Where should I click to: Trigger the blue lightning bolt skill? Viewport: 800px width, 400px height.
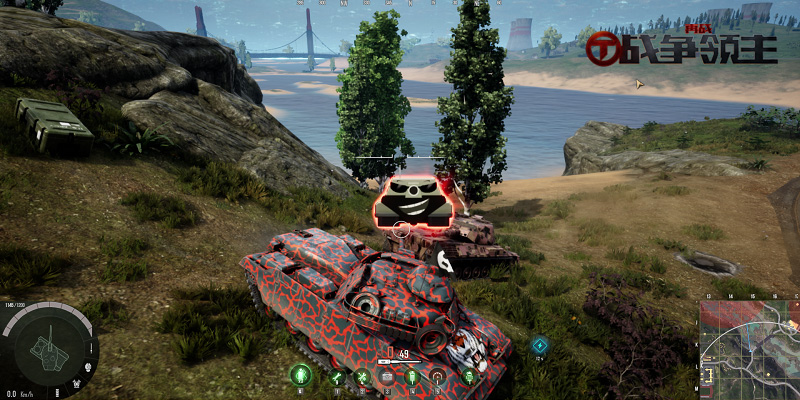(x=540, y=345)
